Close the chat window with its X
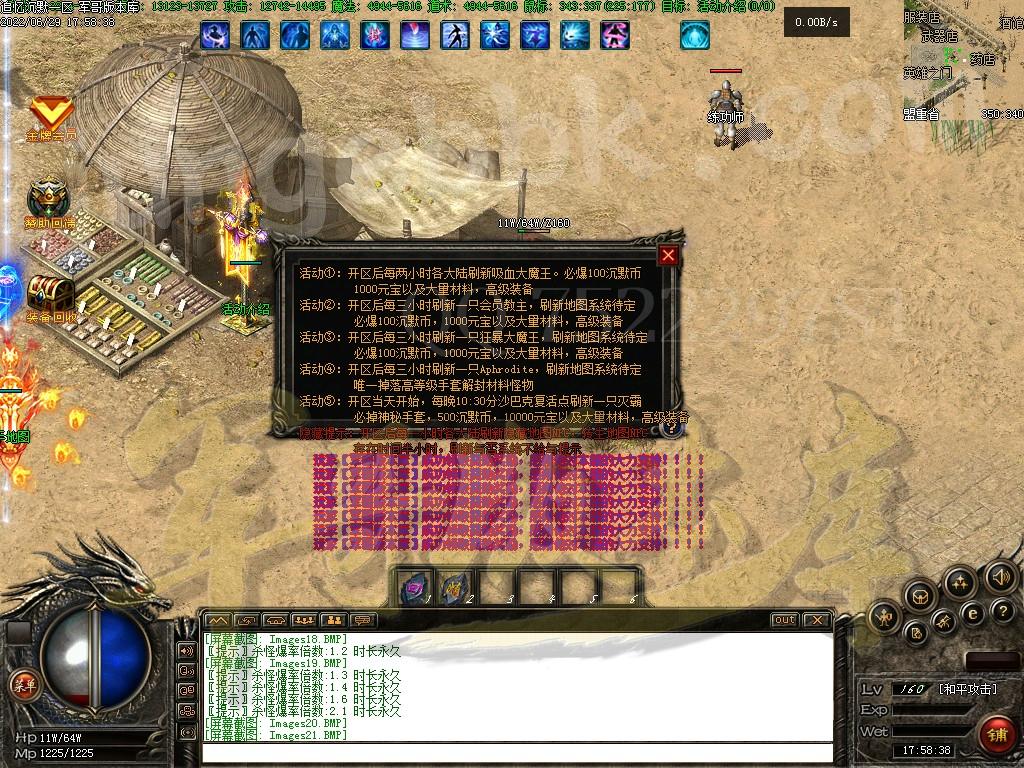1024x768 pixels. click(x=816, y=620)
